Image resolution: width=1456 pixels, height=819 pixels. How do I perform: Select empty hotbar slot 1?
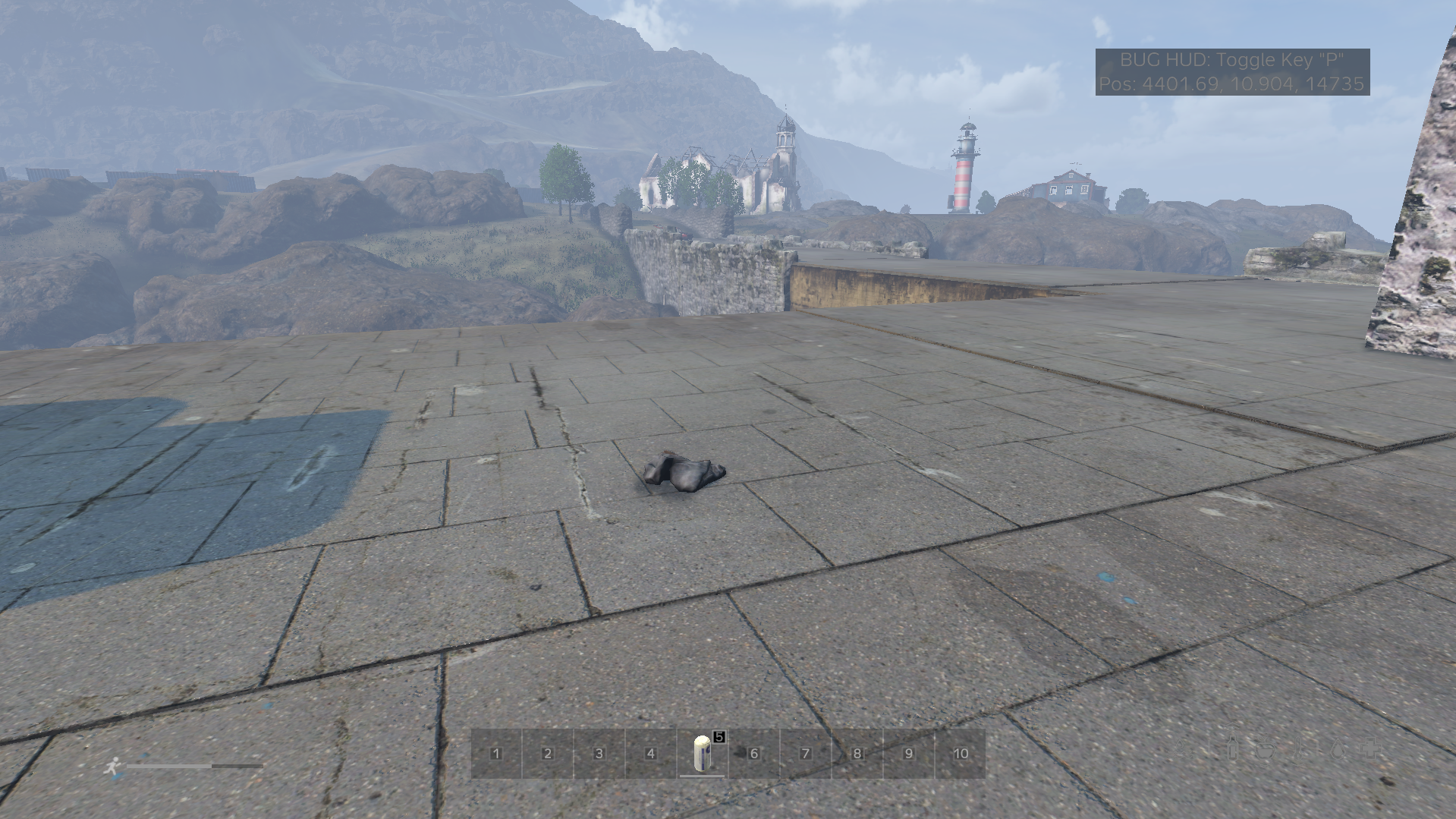pyautogui.click(x=496, y=754)
